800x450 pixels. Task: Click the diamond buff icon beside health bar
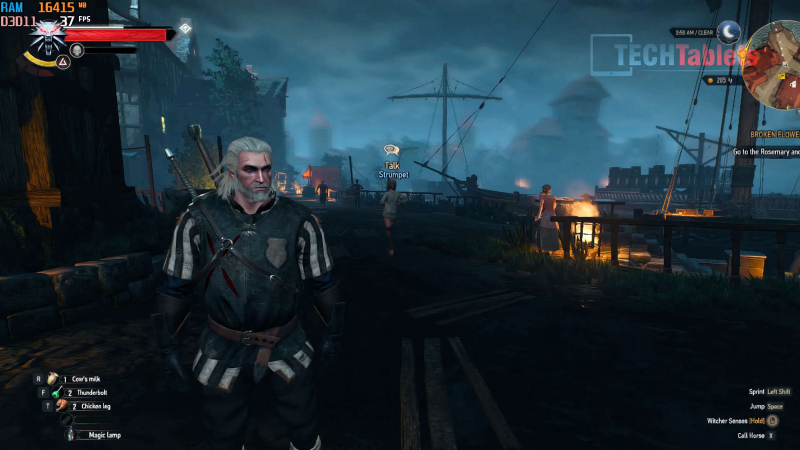185,28
